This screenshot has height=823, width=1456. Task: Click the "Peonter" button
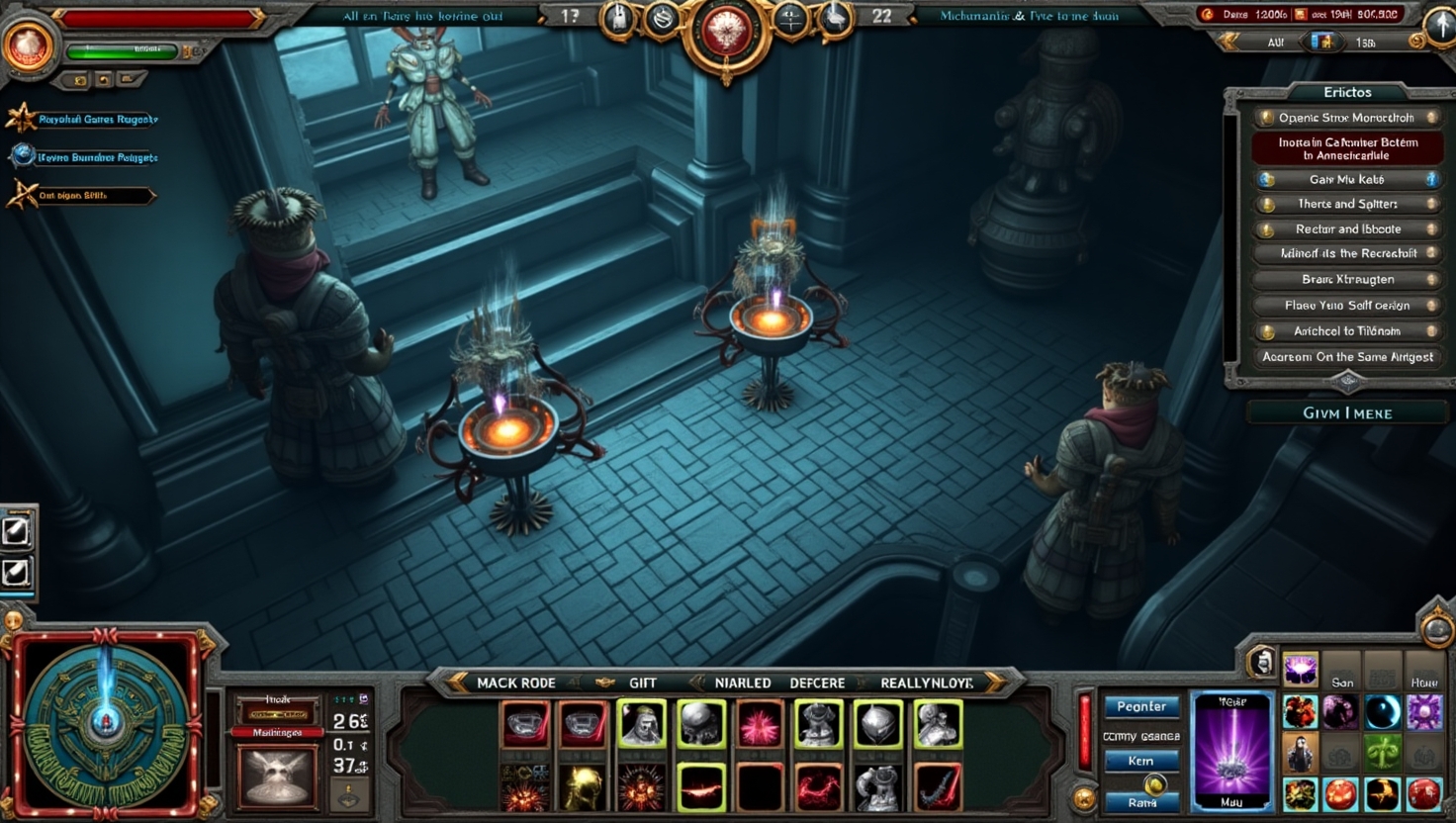(1141, 706)
